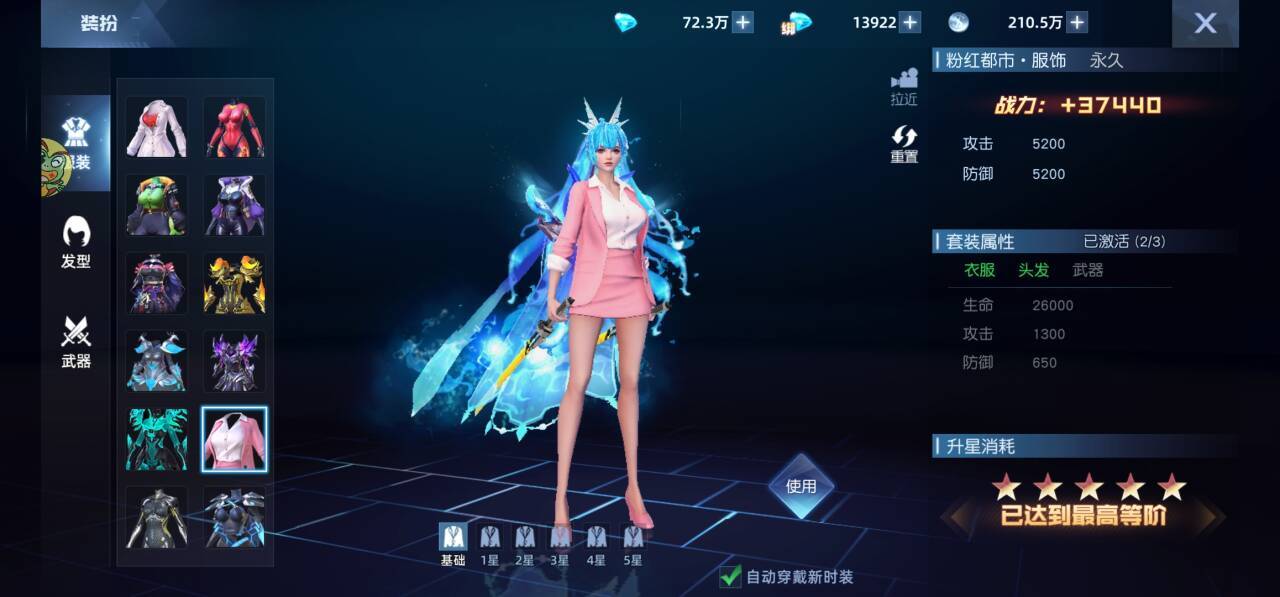The height and width of the screenshot is (597, 1280).
Task: Pick the golden armor outfit thumbnail
Action: click(235, 283)
